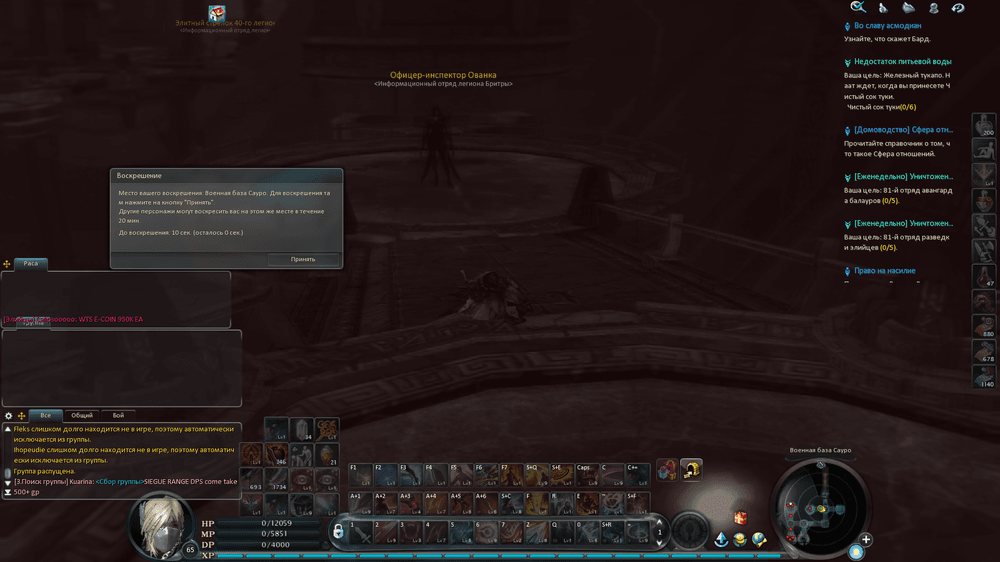Open the Раса chat tab

click(x=31, y=263)
